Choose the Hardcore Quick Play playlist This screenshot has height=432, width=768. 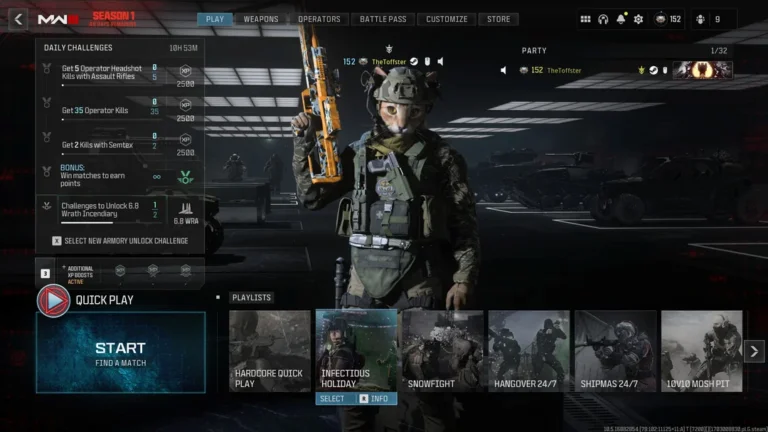coord(269,350)
